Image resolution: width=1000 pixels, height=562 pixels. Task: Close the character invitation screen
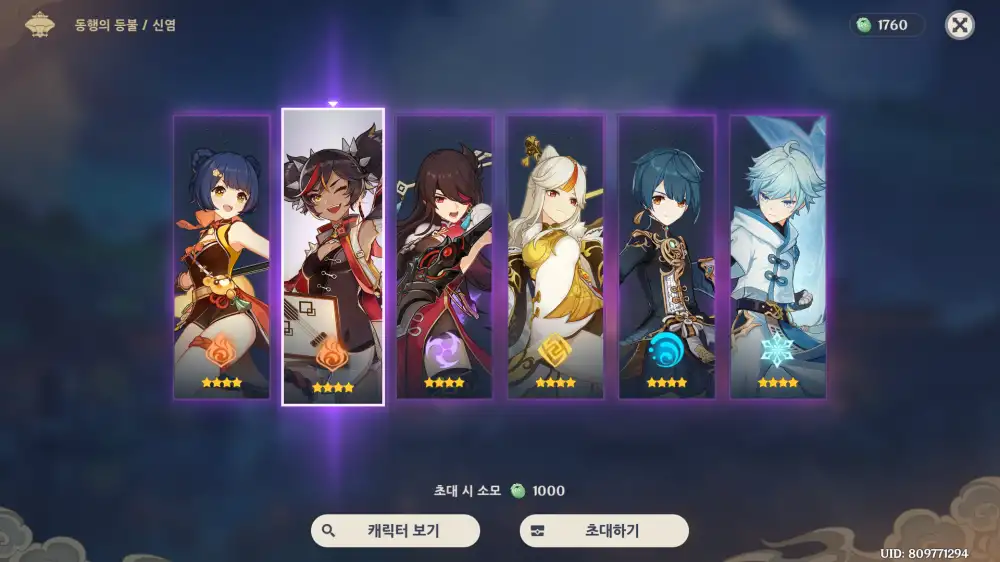pyautogui.click(x=960, y=25)
